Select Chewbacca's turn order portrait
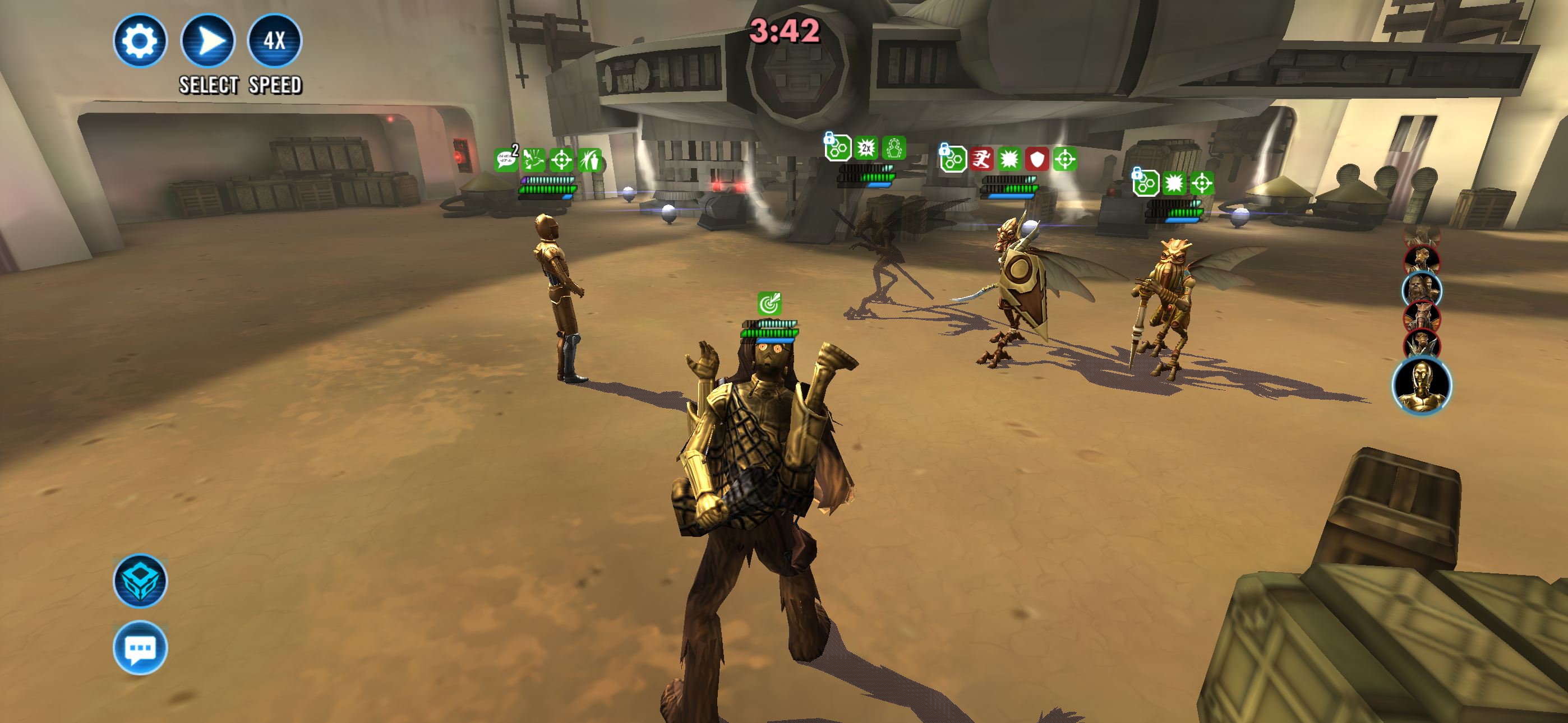 [1421, 290]
